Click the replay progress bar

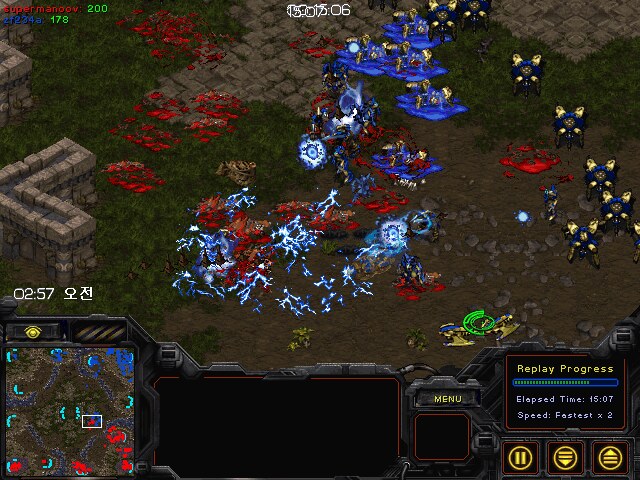point(564,382)
